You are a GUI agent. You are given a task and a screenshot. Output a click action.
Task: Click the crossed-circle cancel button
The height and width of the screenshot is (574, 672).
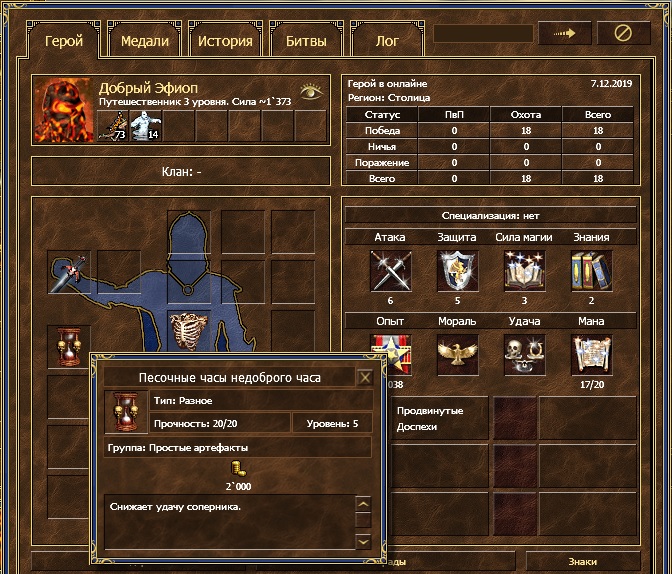click(x=624, y=33)
